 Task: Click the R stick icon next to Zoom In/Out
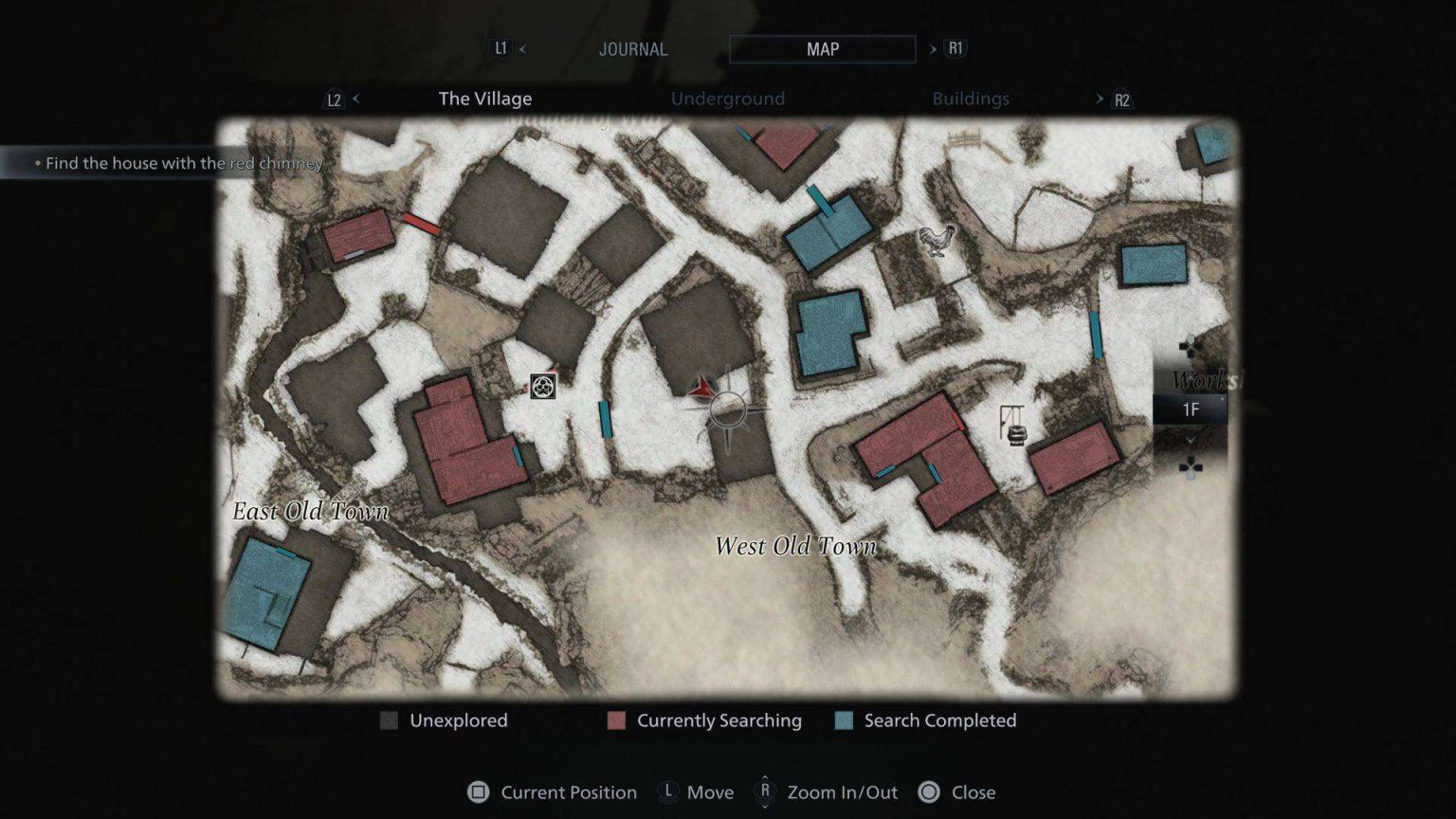764,792
